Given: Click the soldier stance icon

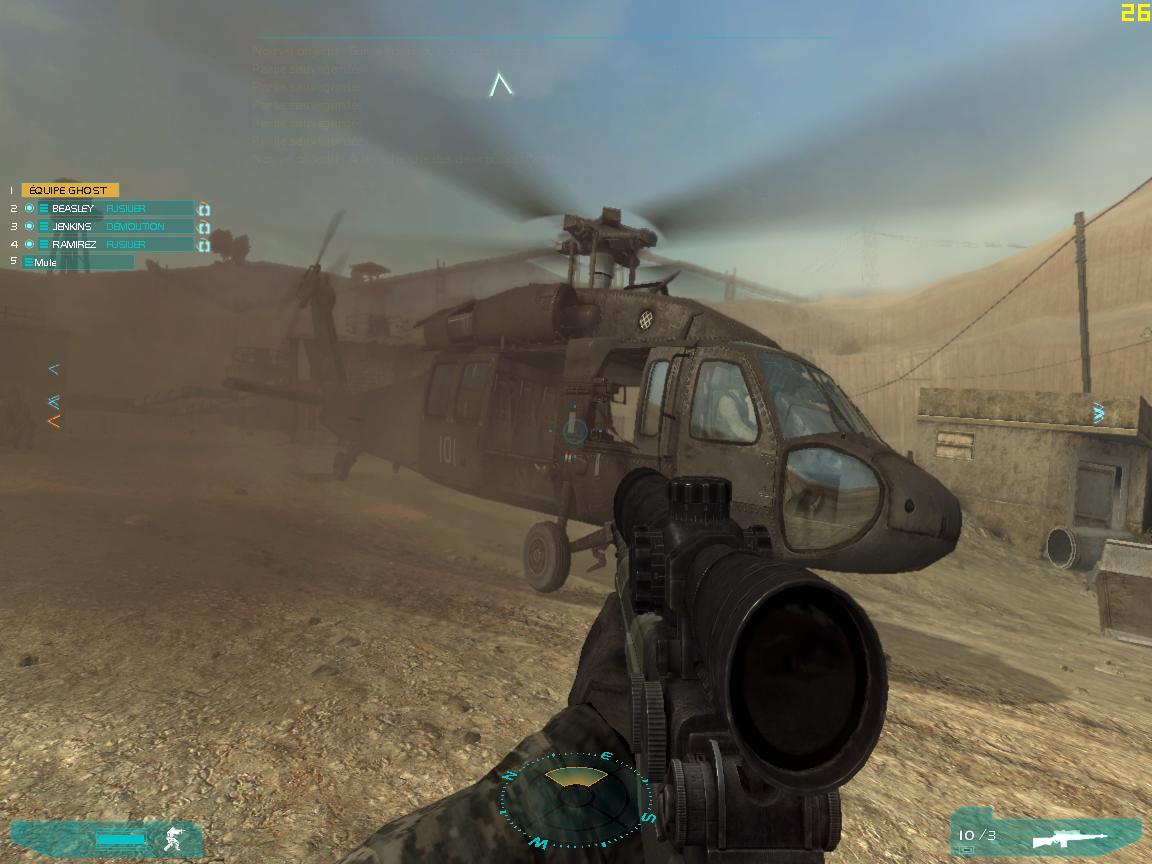Looking at the screenshot, I should (x=175, y=839).
